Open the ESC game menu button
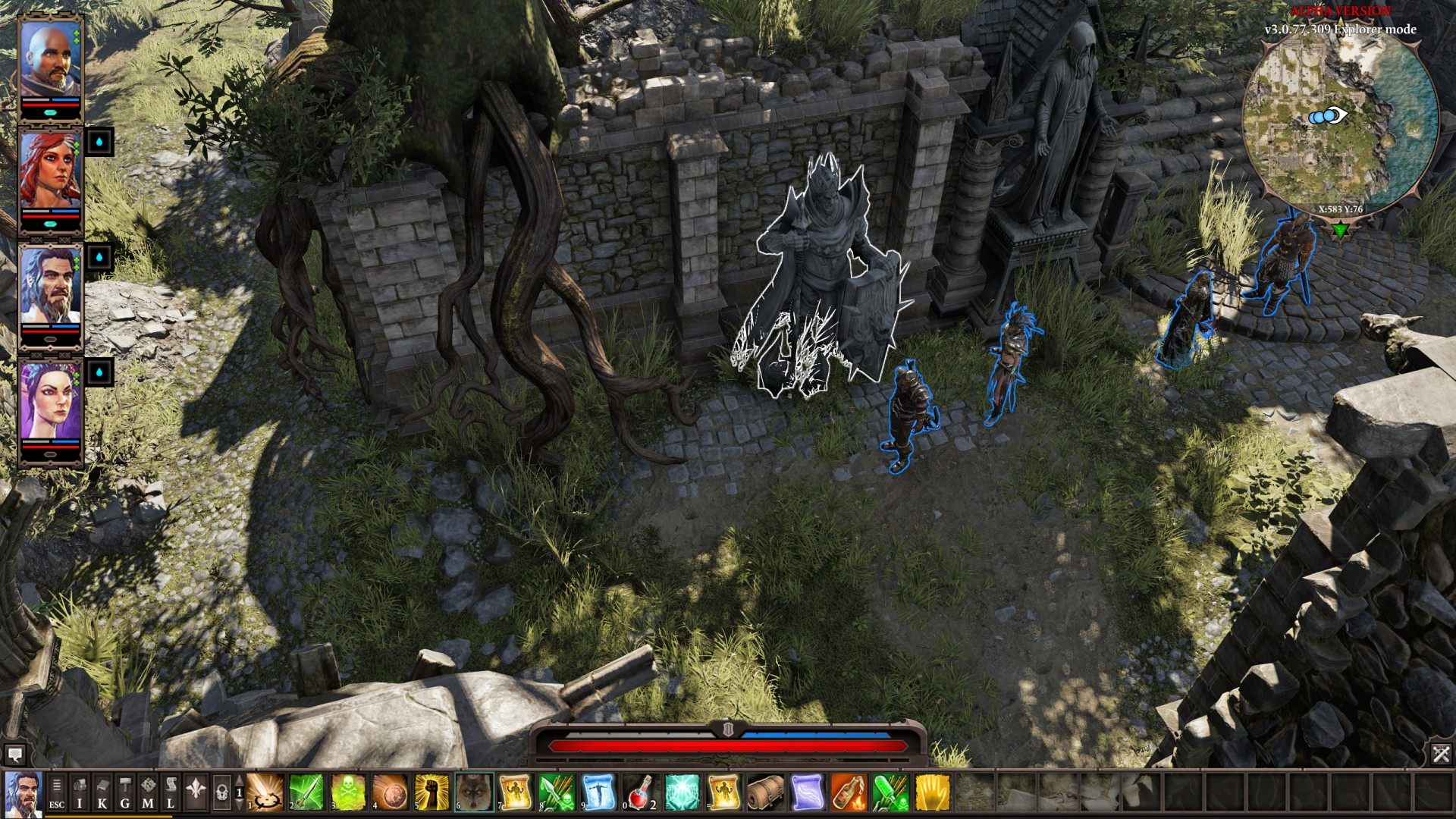 (x=57, y=792)
